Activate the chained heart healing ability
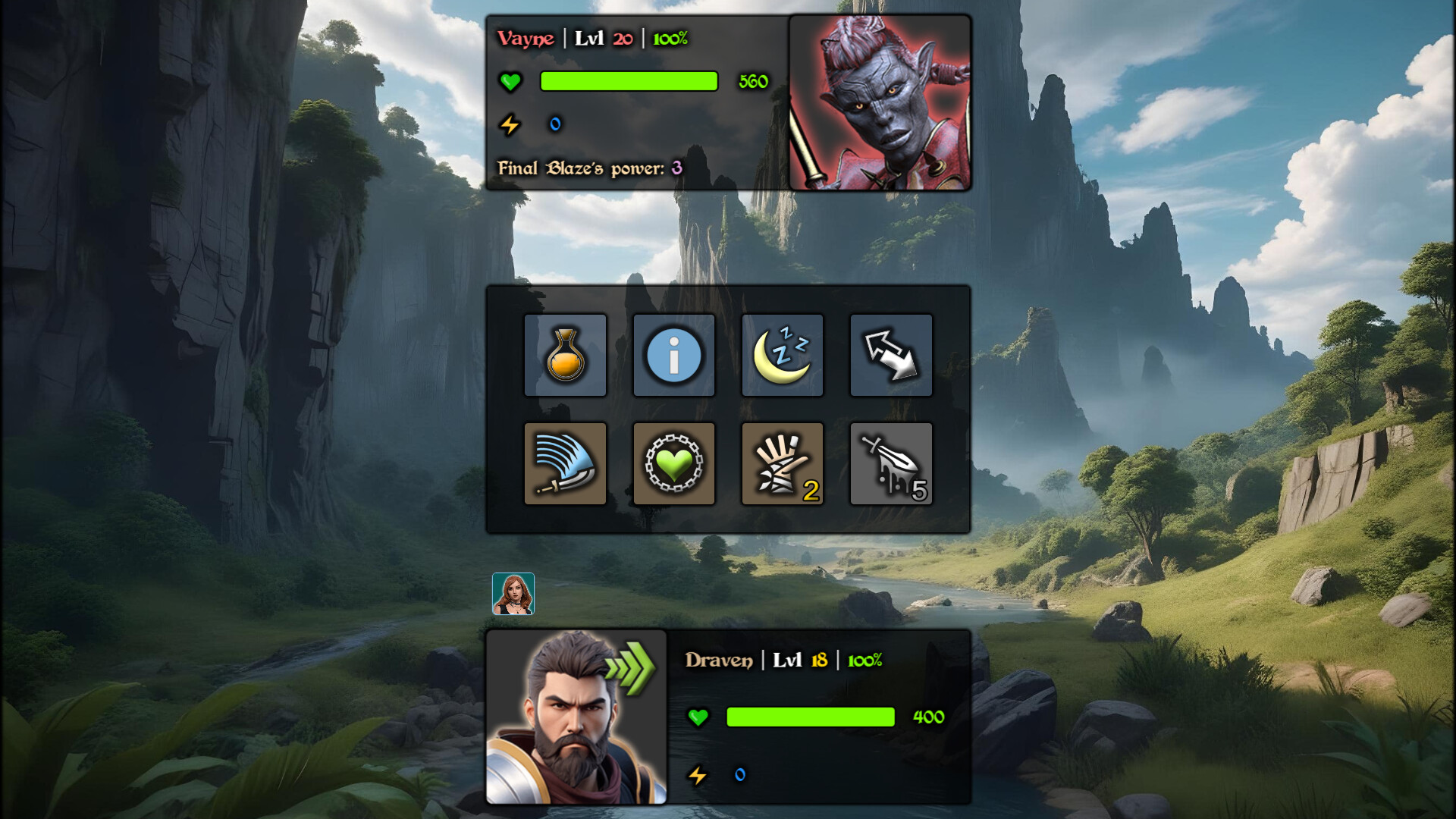 (x=673, y=463)
